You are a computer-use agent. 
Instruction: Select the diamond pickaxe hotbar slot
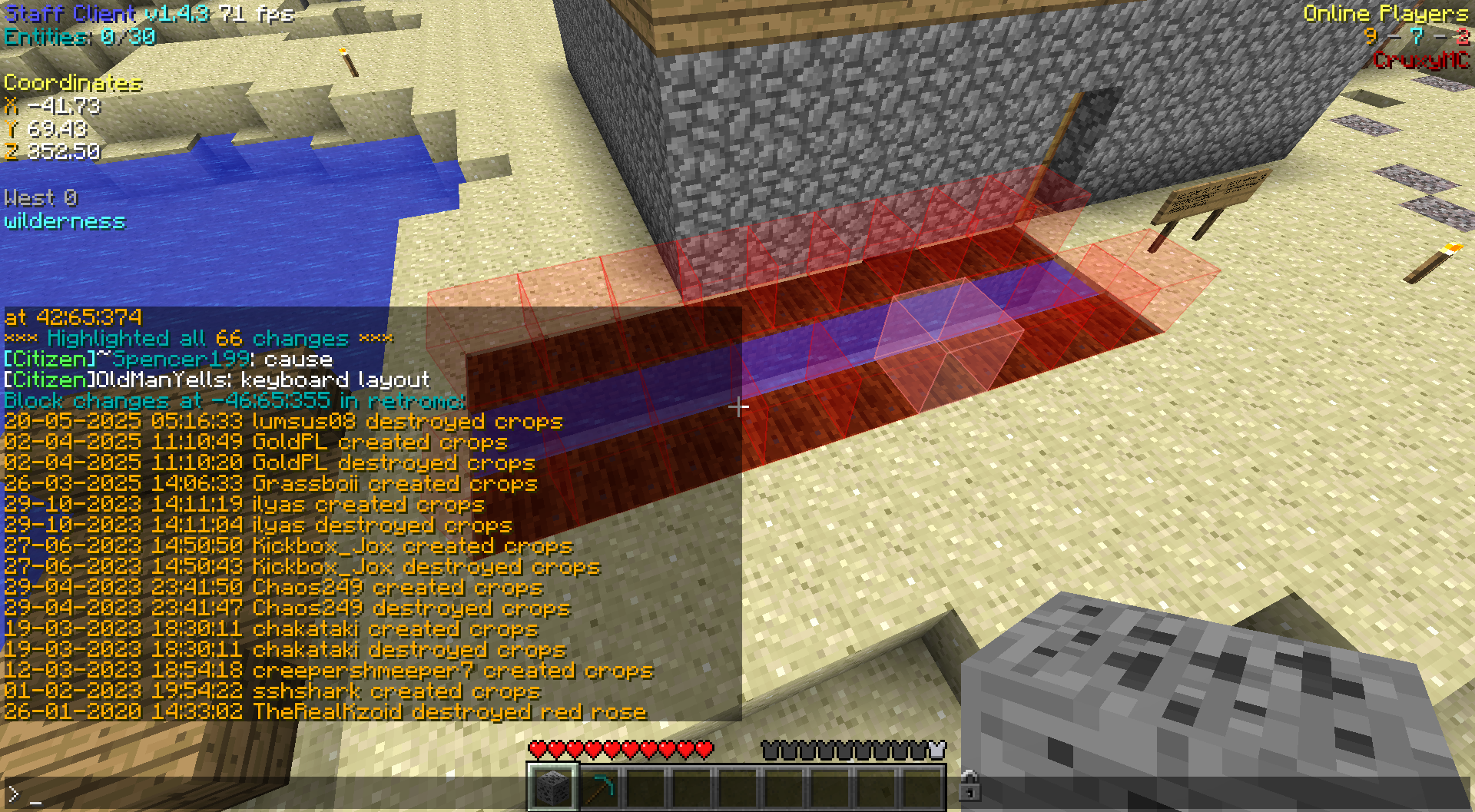click(x=598, y=787)
